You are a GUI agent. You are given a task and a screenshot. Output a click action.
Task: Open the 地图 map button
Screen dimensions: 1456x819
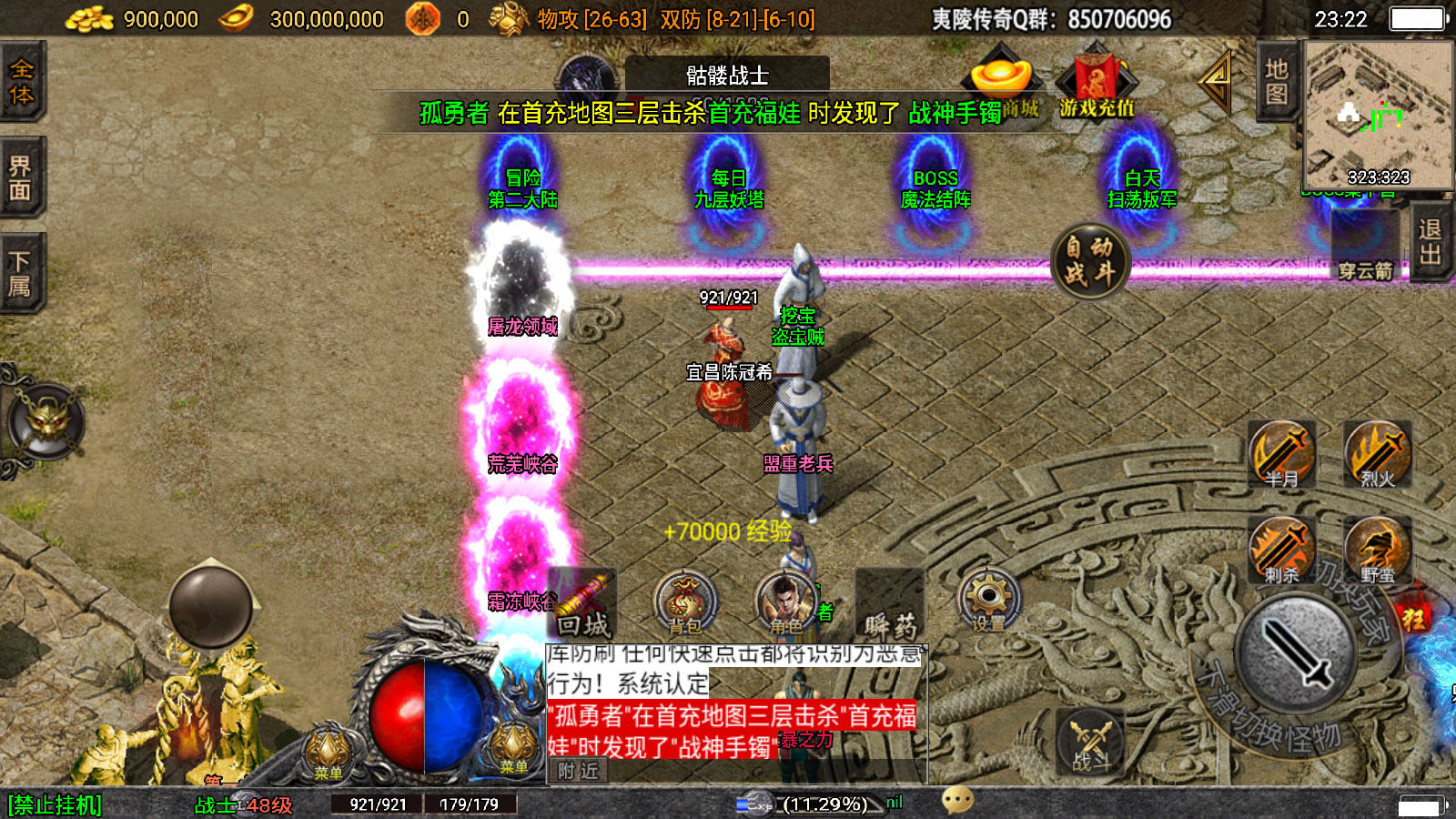[x=1277, y=82]
